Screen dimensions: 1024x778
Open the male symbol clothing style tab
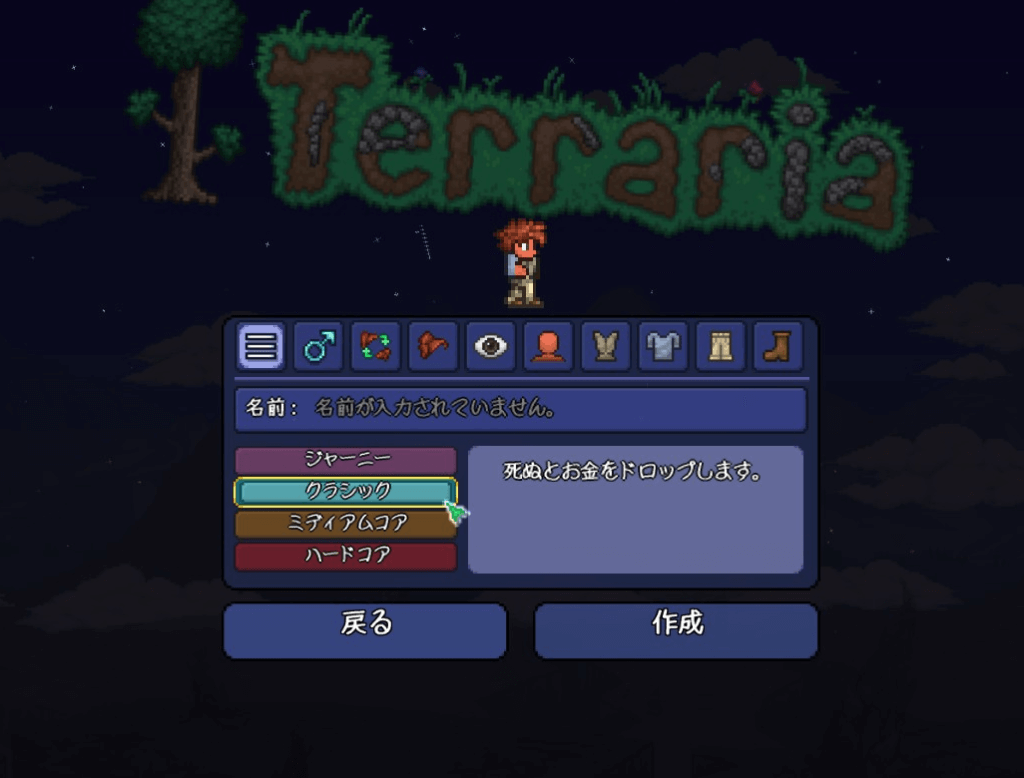pos(319,347)
